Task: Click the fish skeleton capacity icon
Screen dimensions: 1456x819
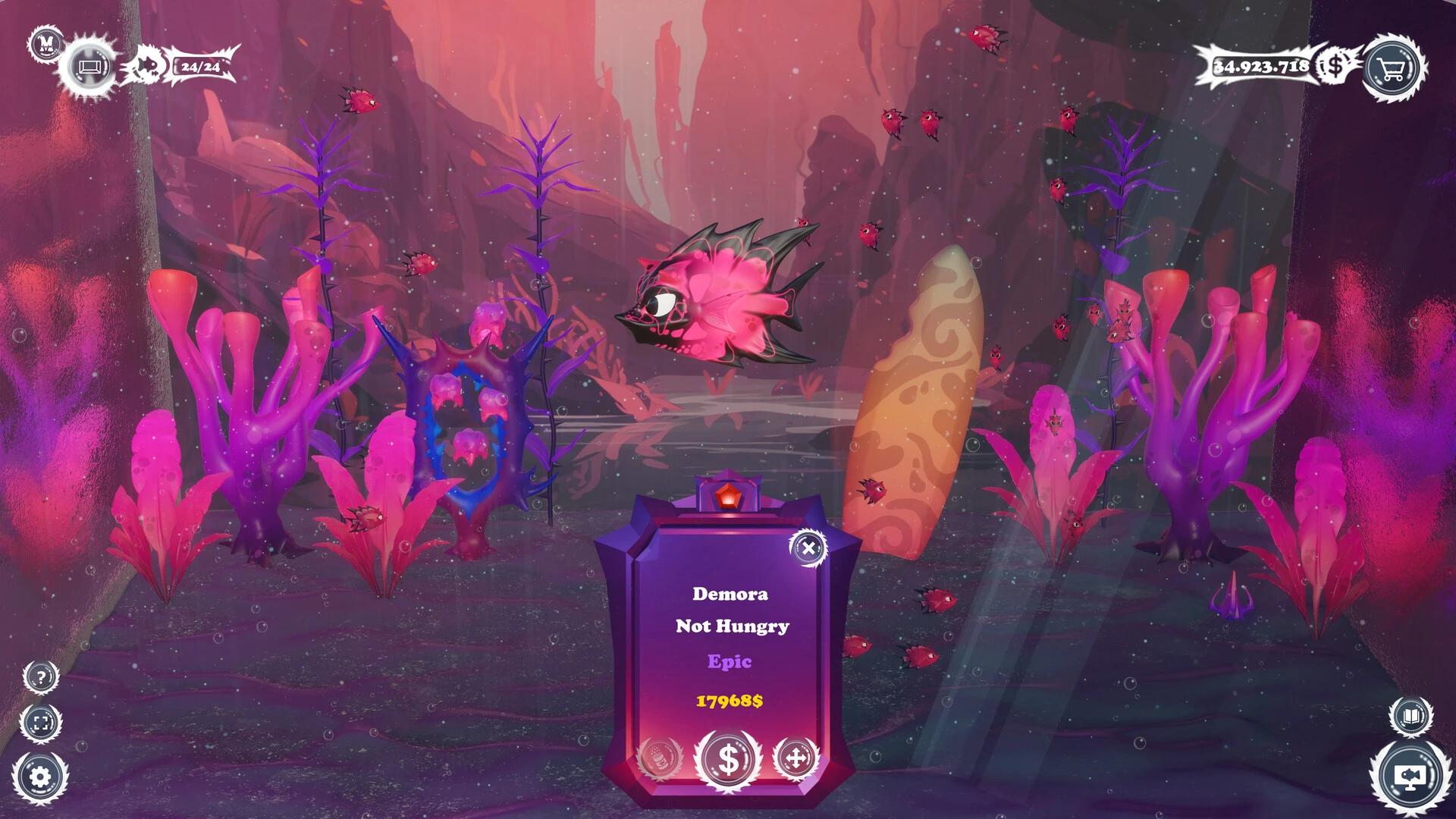Action: coord(146,67)
